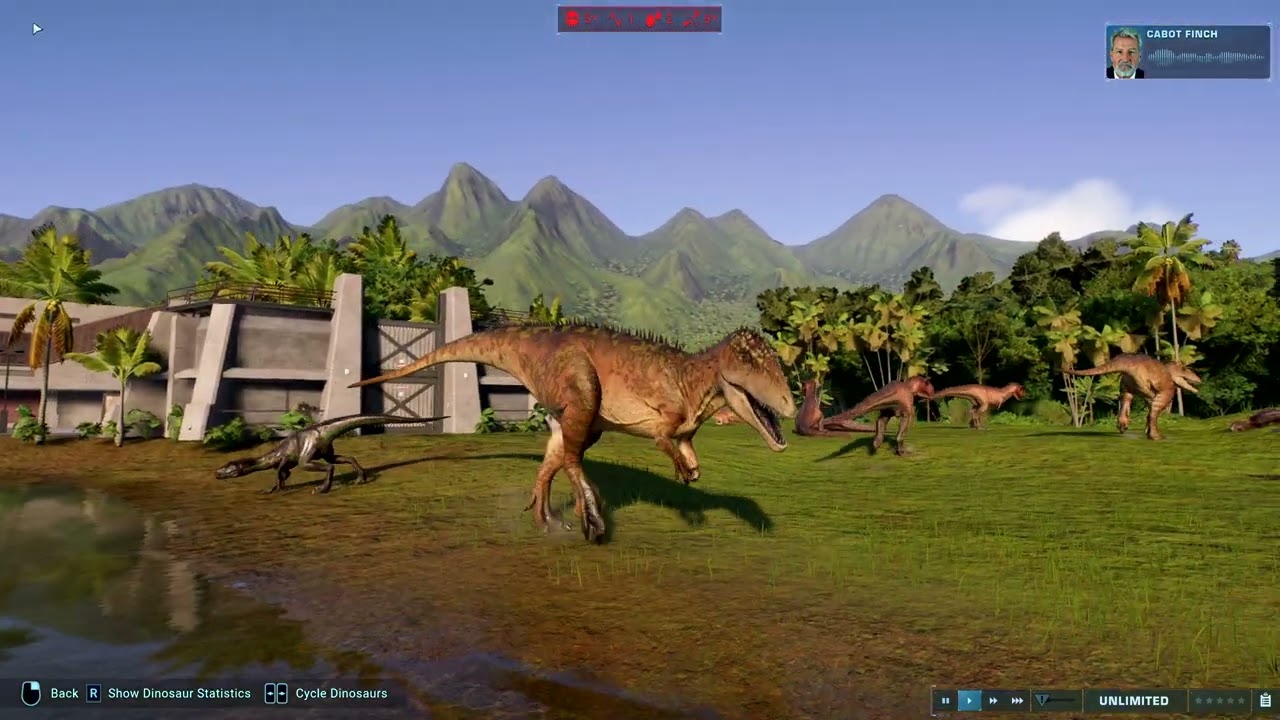
Task: Set double-arrow fast forward speed
Action: (993, 701)
